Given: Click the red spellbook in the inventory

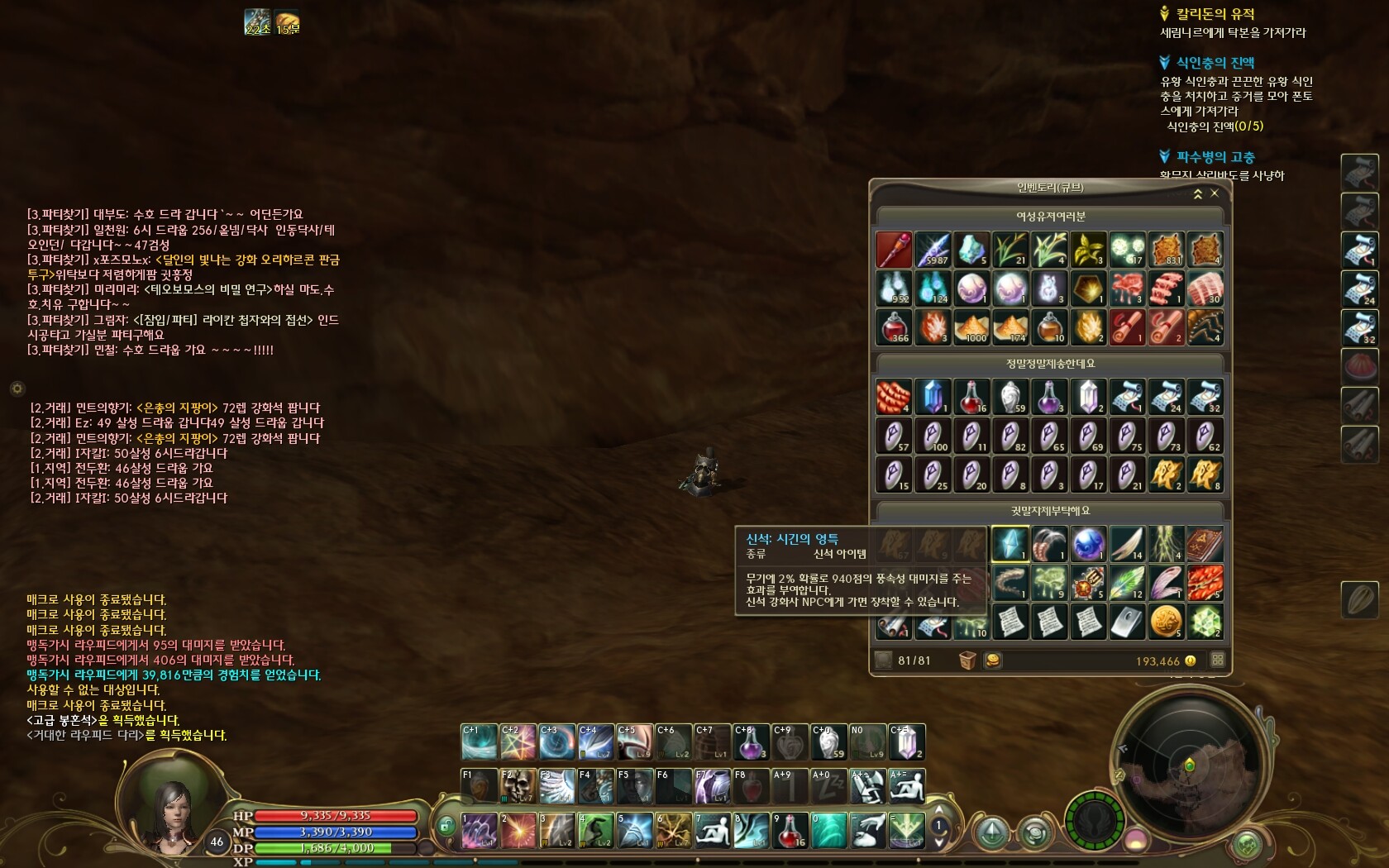Looking at the screenshot, I should pyautogui.click(x=1205, y=544).
